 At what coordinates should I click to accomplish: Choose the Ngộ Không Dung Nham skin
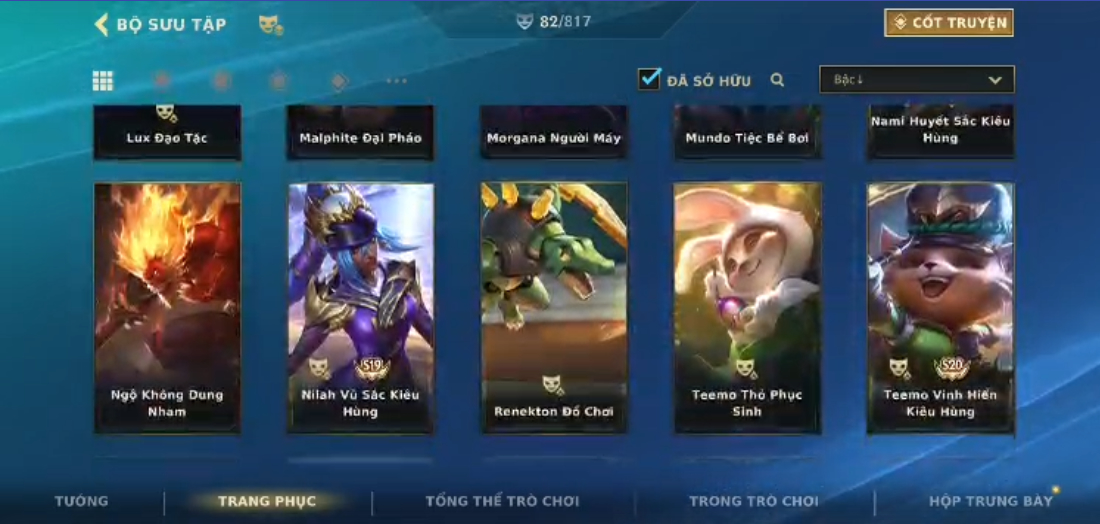167,307
